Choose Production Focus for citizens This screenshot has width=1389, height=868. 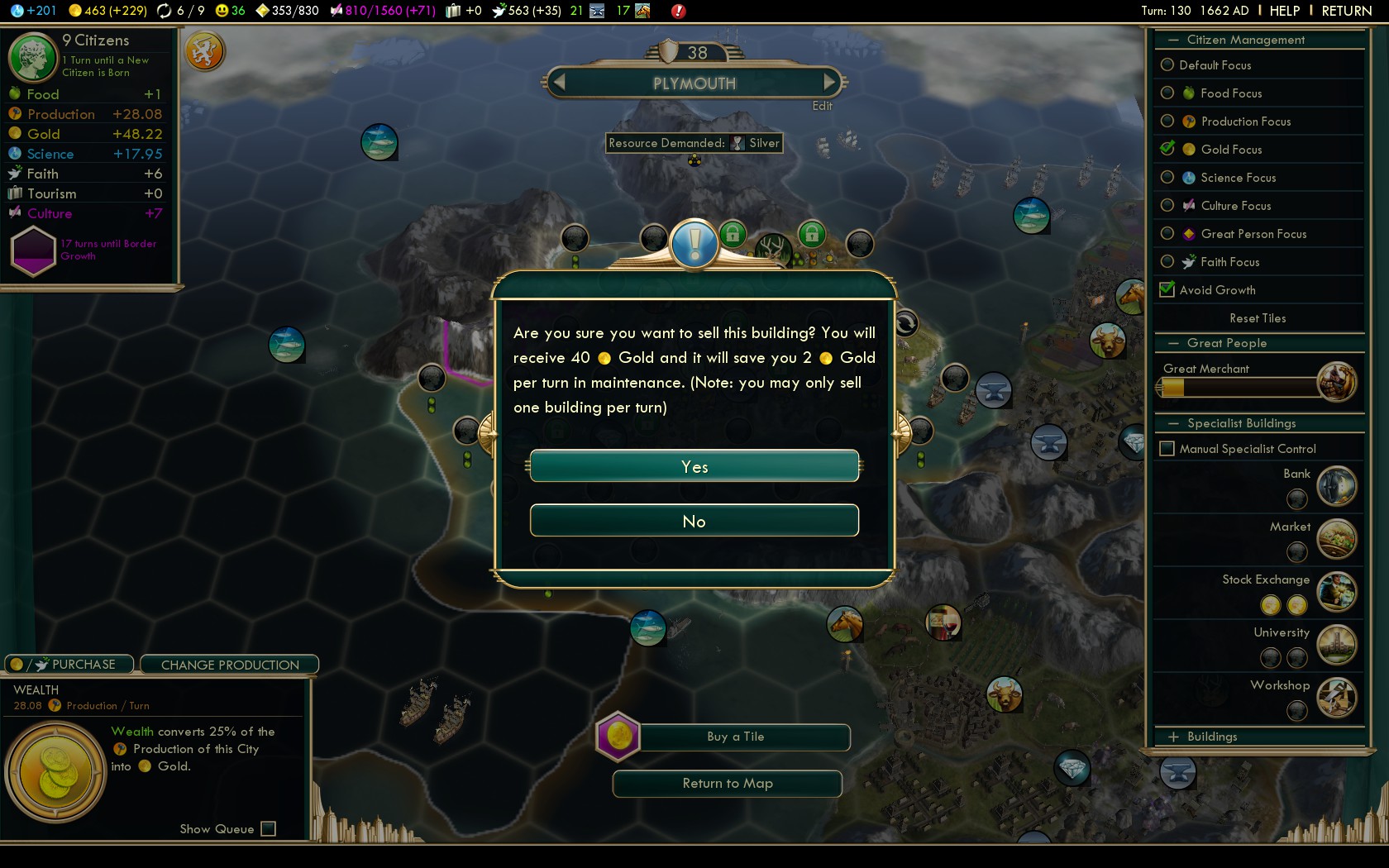(x=1167, y=121)
